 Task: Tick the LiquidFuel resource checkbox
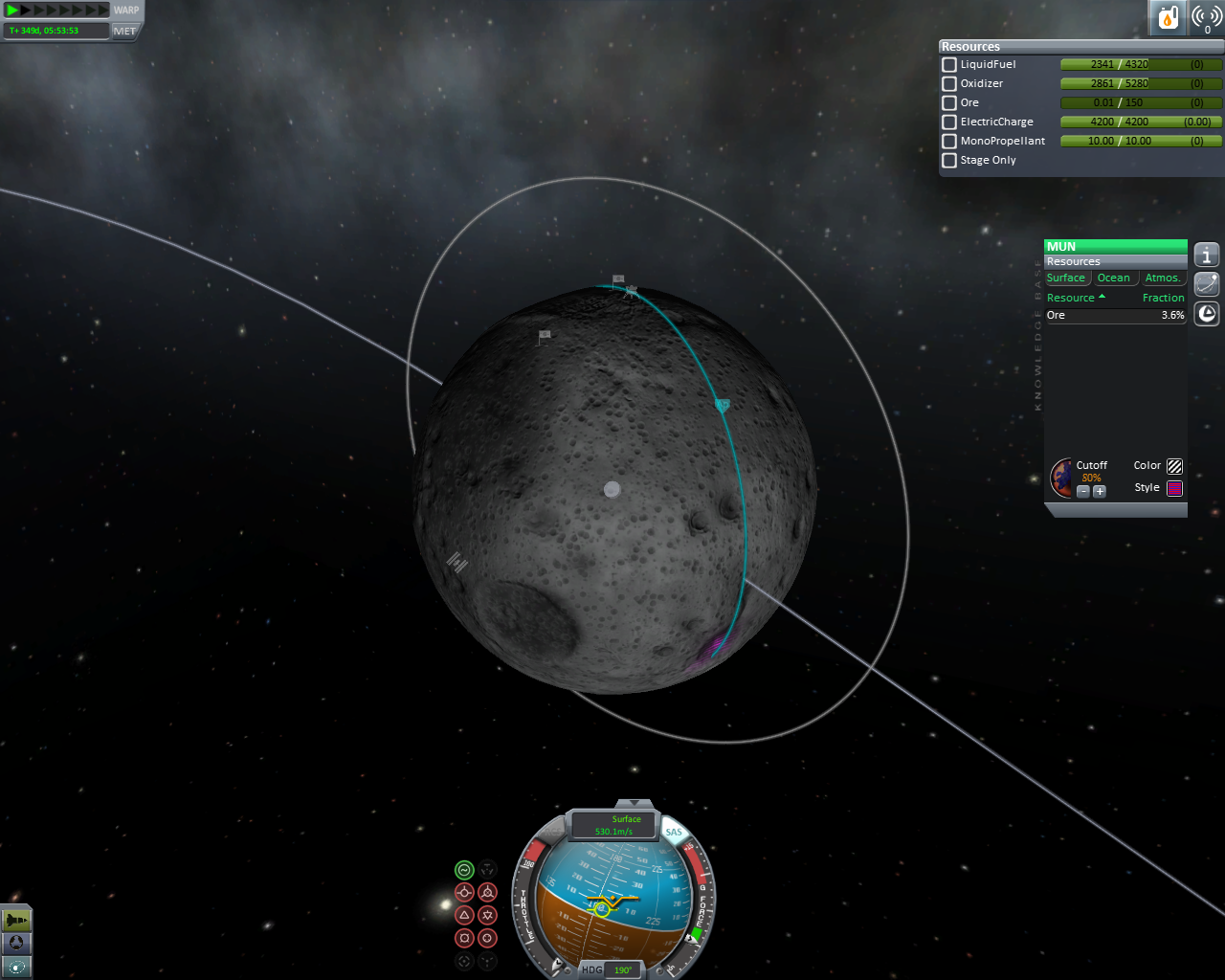(949, 64)
